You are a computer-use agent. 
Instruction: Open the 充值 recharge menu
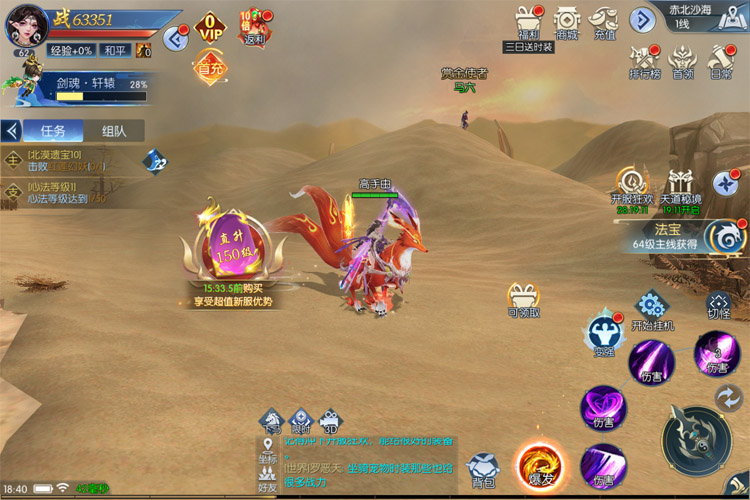click(x=605, y=22)
